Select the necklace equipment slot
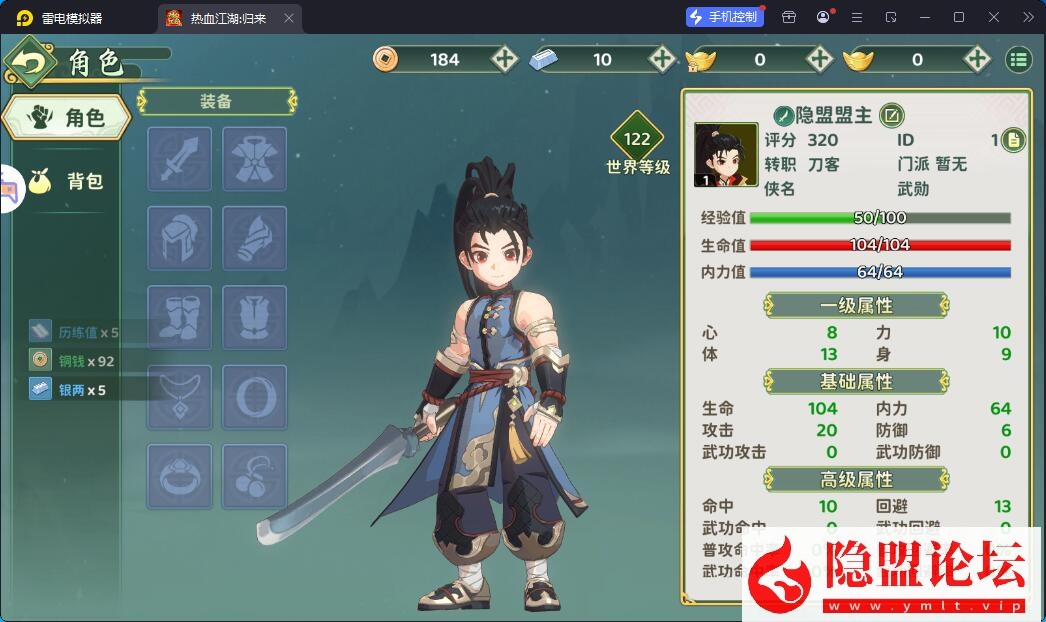Screen dimensions: 1046x622 point(180,397)
